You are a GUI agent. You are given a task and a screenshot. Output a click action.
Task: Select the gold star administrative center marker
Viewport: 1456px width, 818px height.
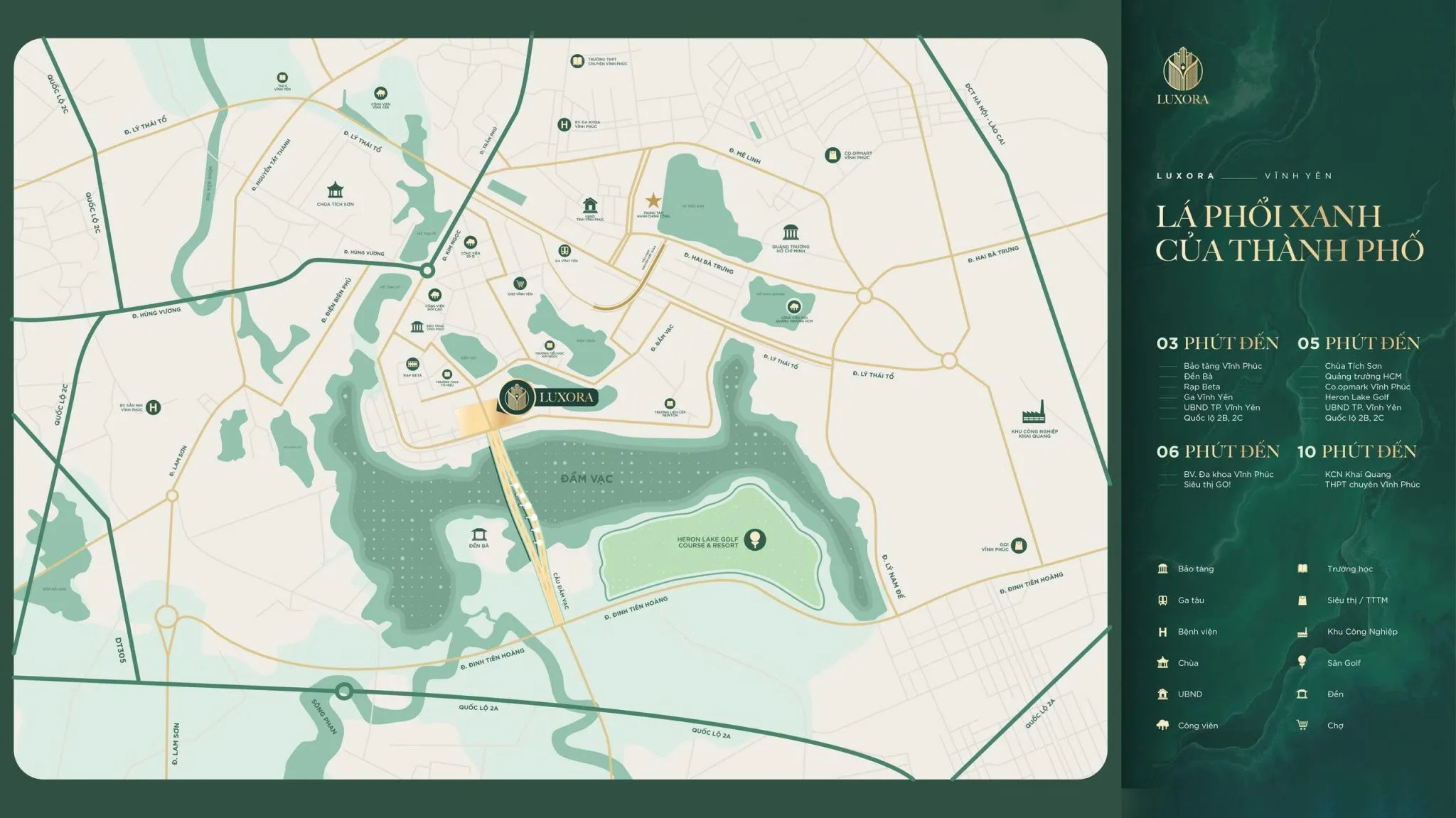[653, 201]
